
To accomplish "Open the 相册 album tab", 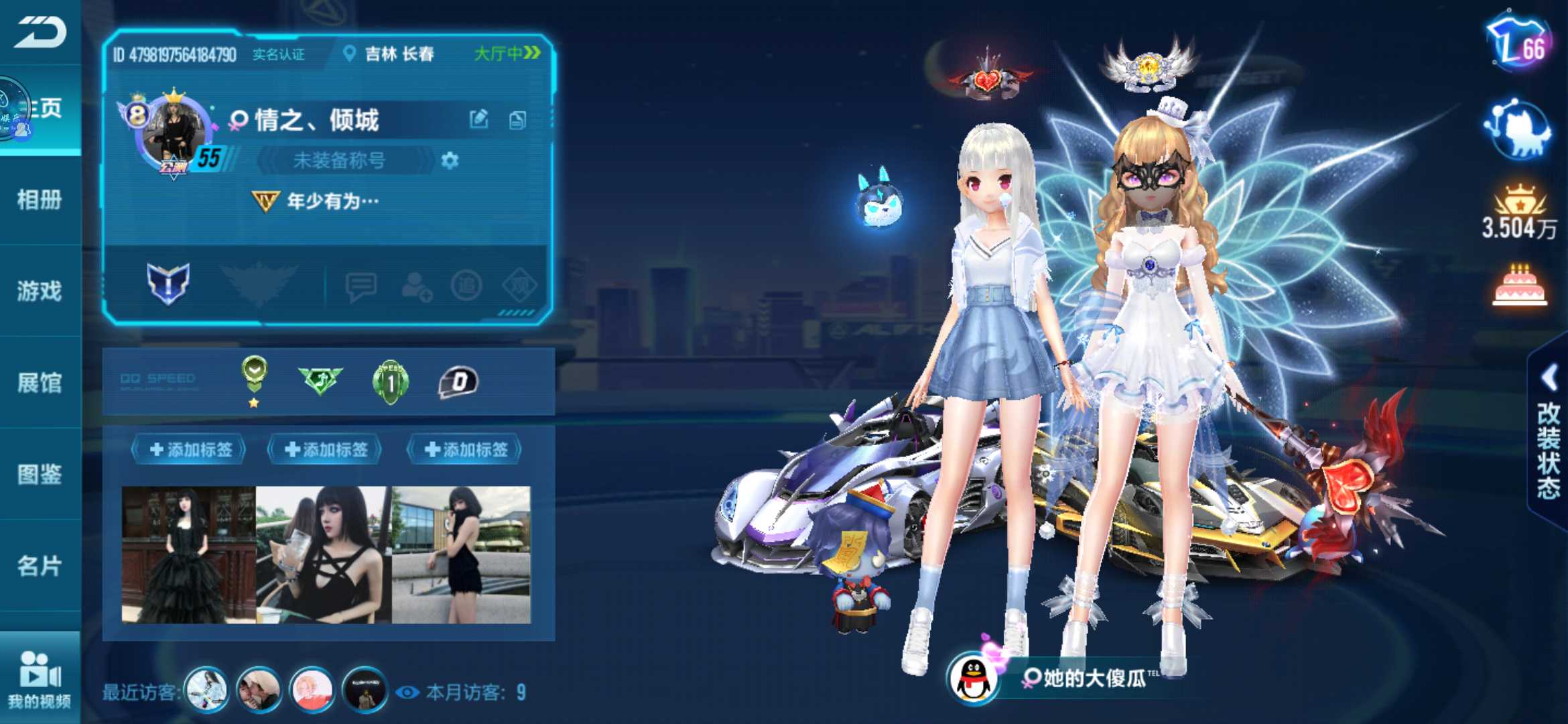I will click(40, 199).
